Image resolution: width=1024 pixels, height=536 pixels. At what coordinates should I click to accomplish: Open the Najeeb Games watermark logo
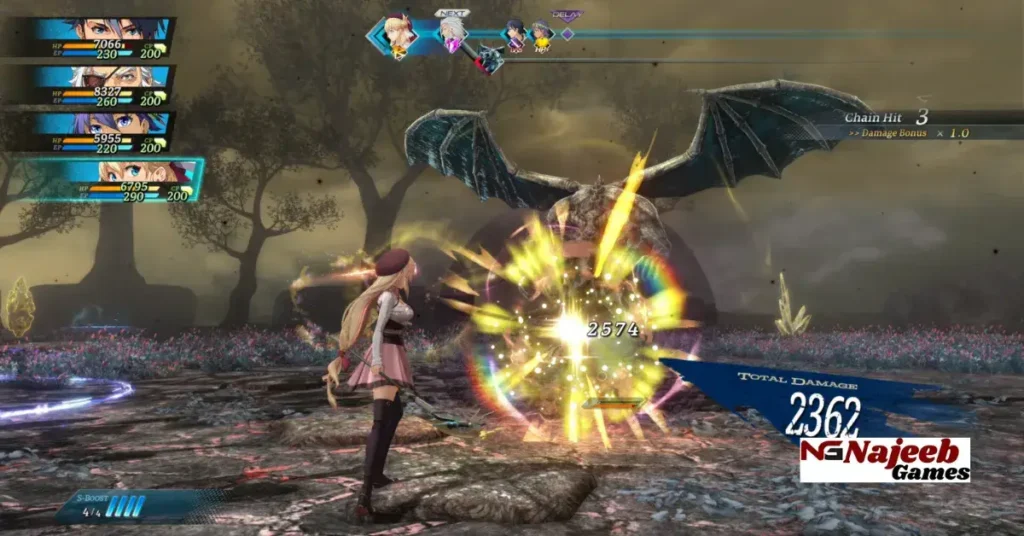884,460
